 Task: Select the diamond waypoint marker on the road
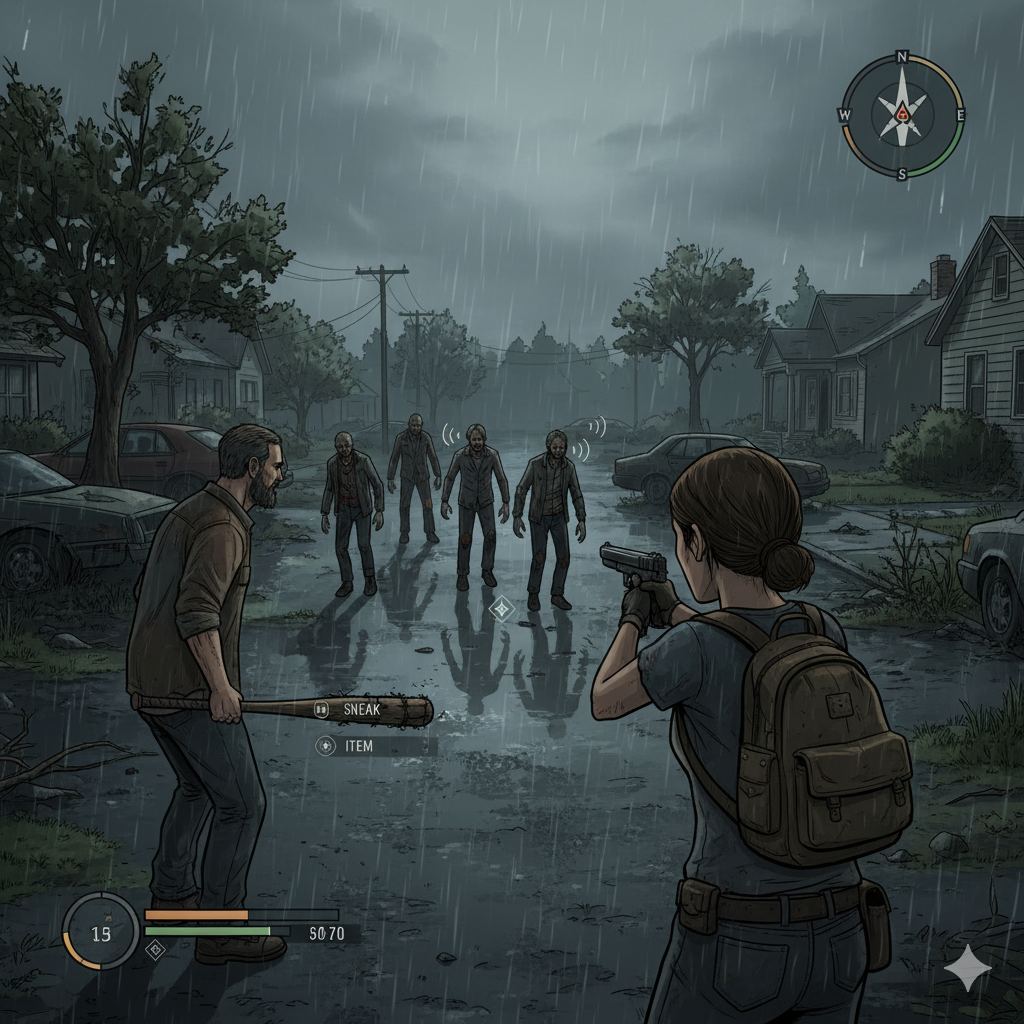(500, 607)
